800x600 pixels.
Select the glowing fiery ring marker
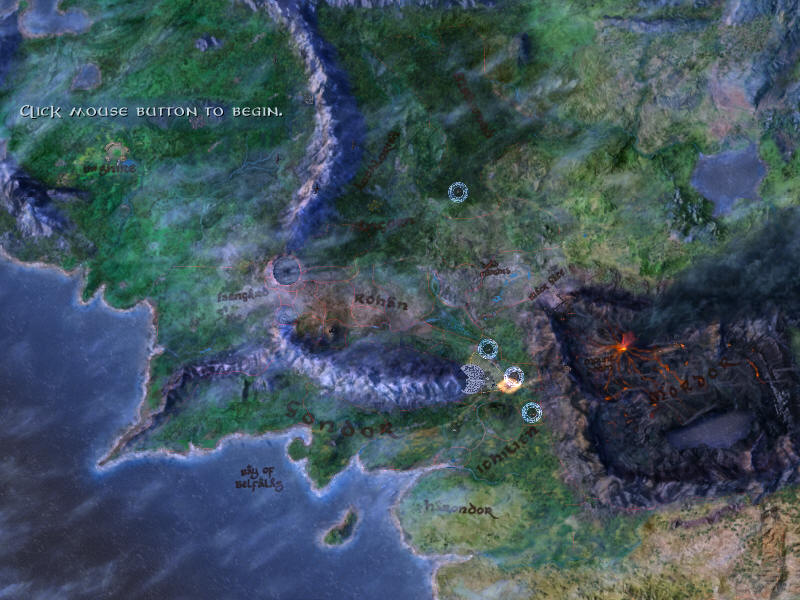[x=513, y=377]
